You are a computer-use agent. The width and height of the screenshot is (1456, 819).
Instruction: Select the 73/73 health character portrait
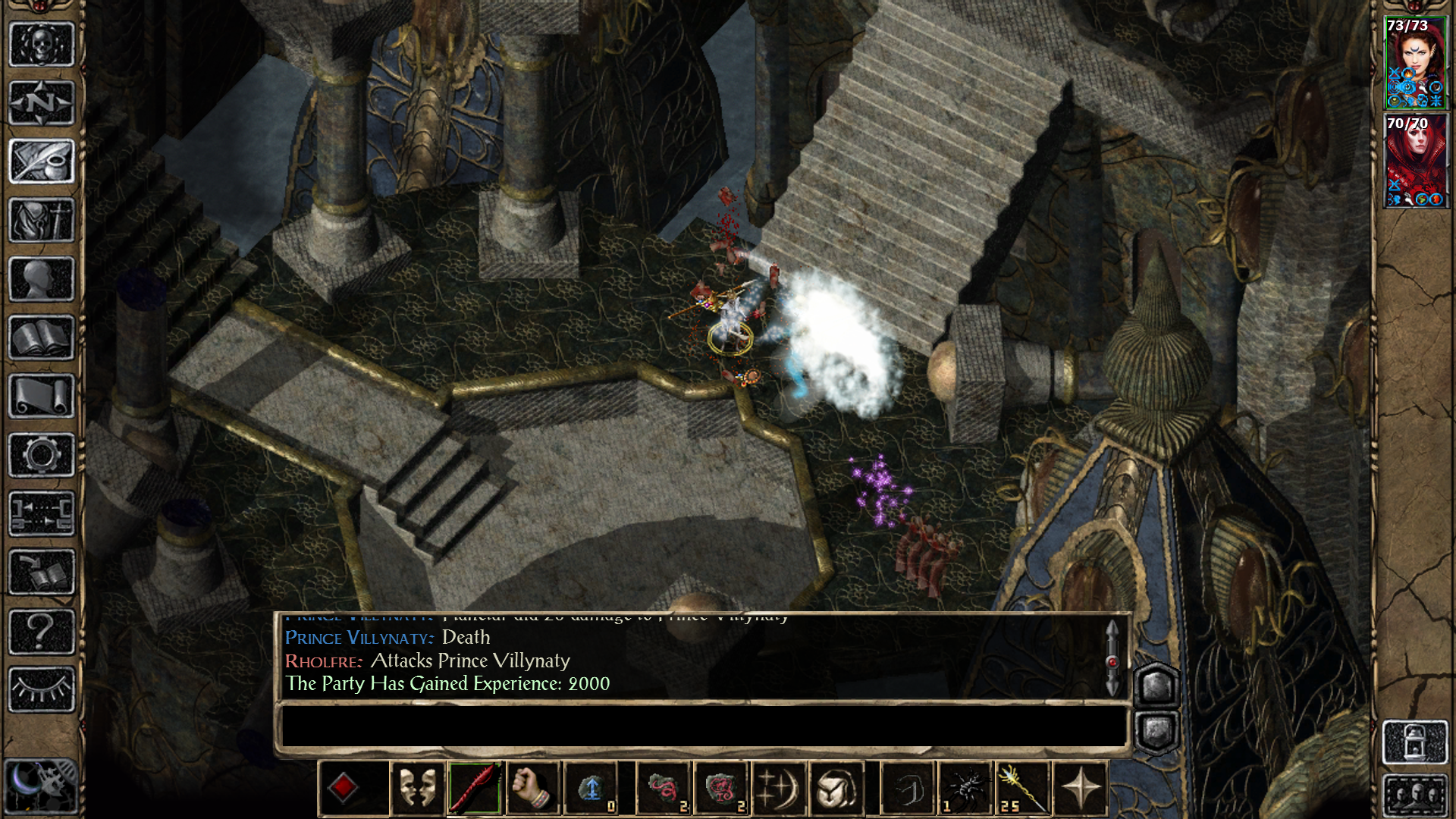point(1415,63)
